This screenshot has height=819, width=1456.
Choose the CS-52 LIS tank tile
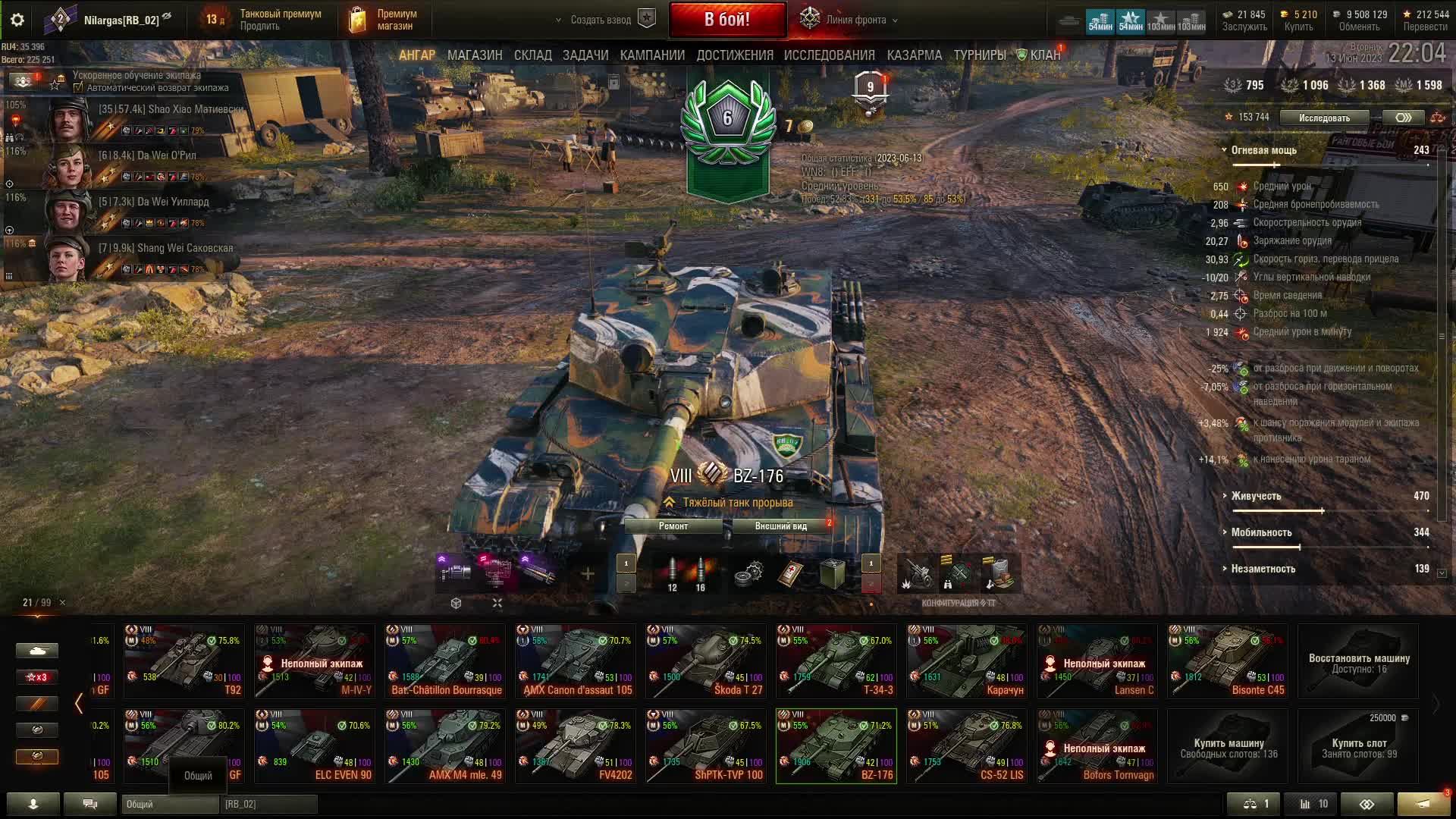(966, 746)
